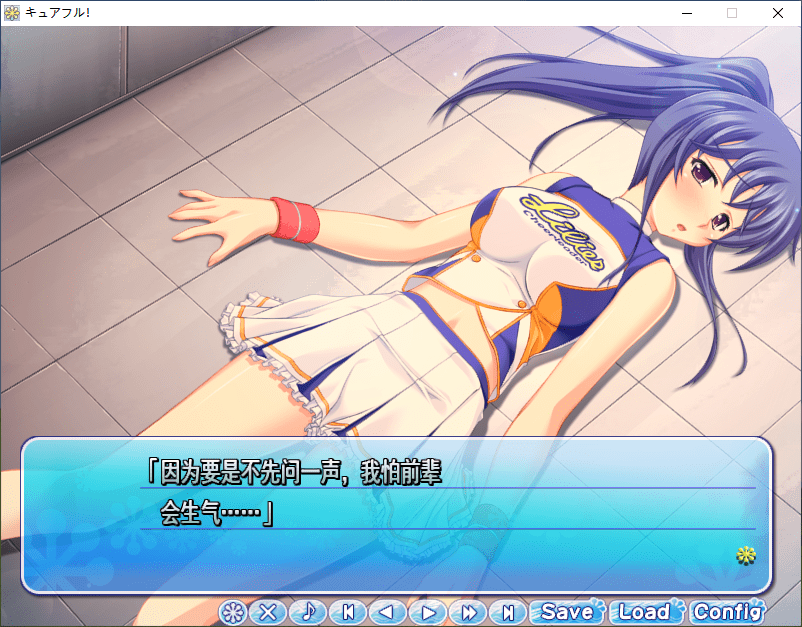Click the yellow flower advance indicator
Viewport: 802px width, 627px height.
pos(745,555)
